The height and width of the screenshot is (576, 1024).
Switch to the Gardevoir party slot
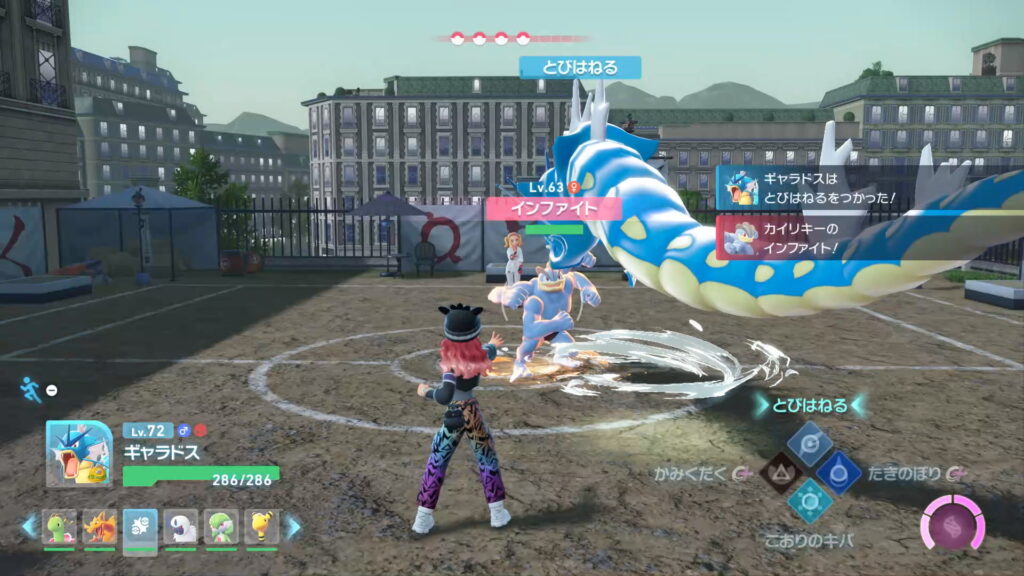pyautogui.click(x=221, y=526)
